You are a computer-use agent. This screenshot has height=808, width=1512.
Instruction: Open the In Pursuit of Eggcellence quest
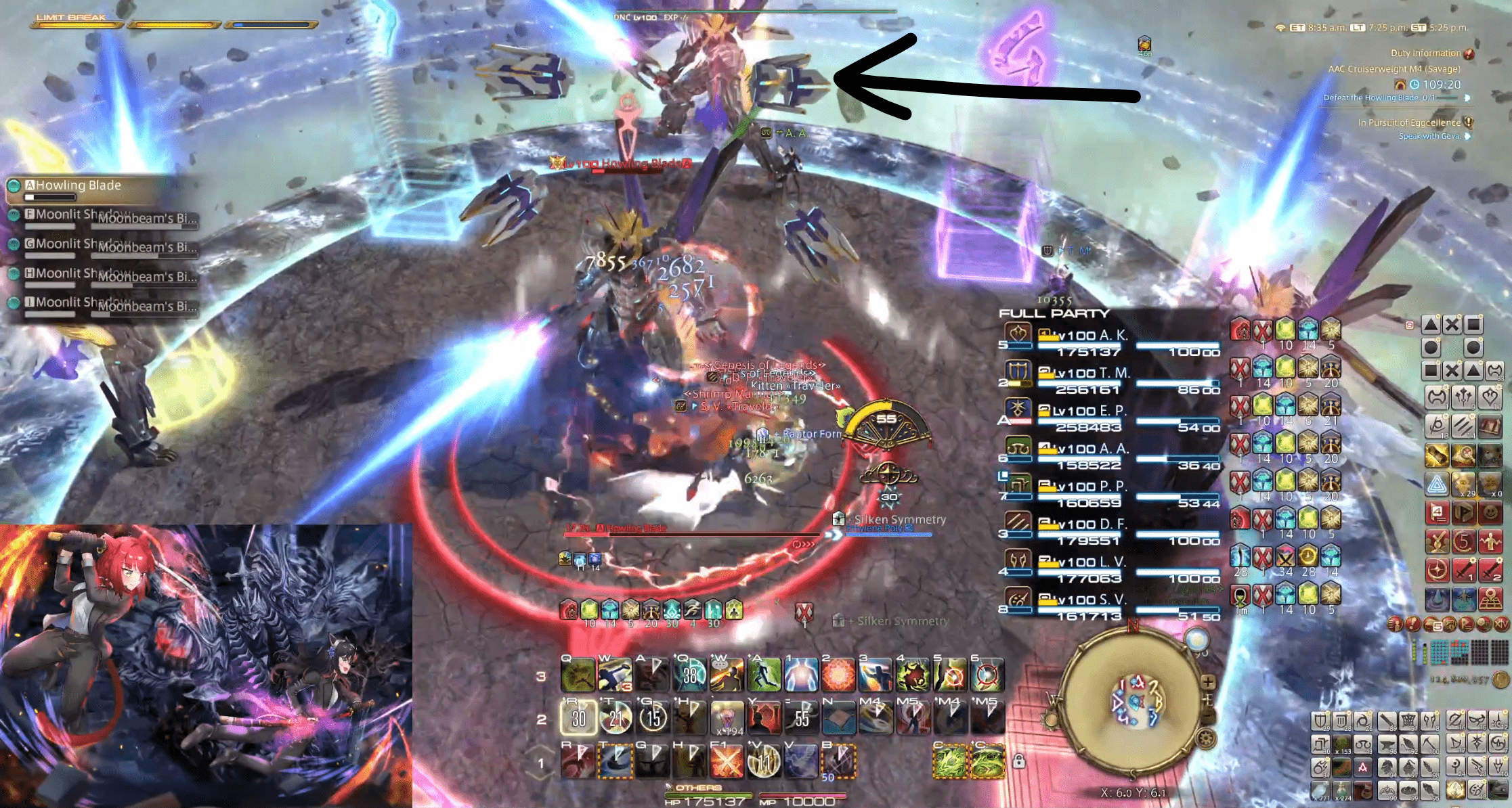(x=1409, y=122)
